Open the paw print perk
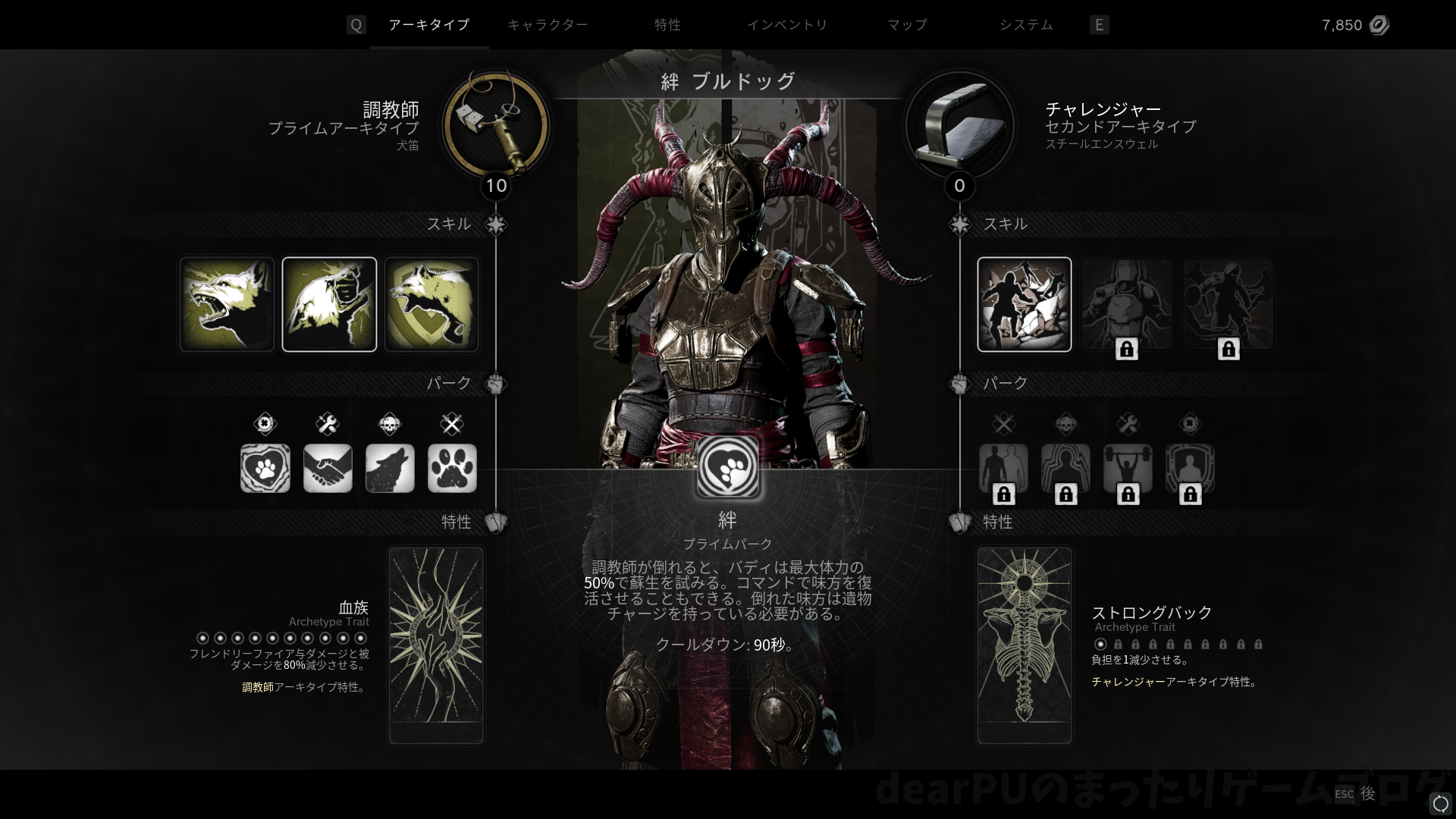The width and height of the screenshot is (1456, 819). [x=452, y=468]
